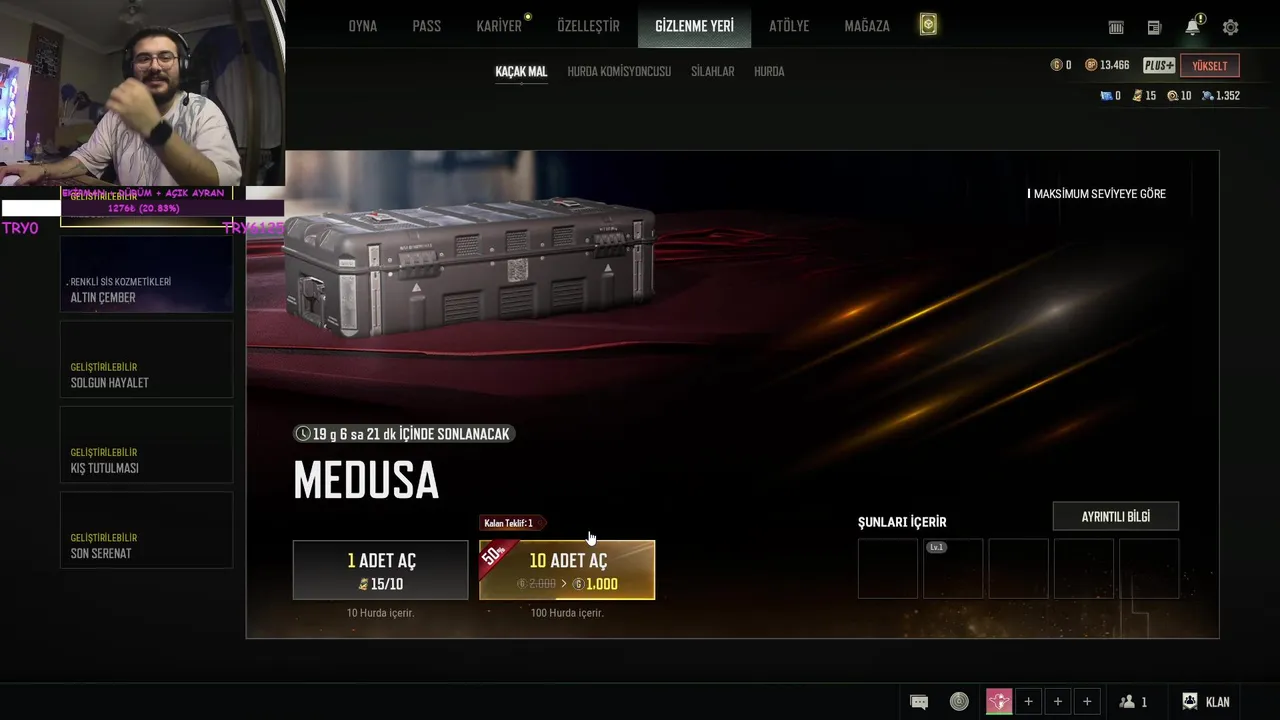Viewport: 1280px width, 720px height.
Task: Select ÖZELLEŞTİR in the top menu
Action: click(588, 26)
